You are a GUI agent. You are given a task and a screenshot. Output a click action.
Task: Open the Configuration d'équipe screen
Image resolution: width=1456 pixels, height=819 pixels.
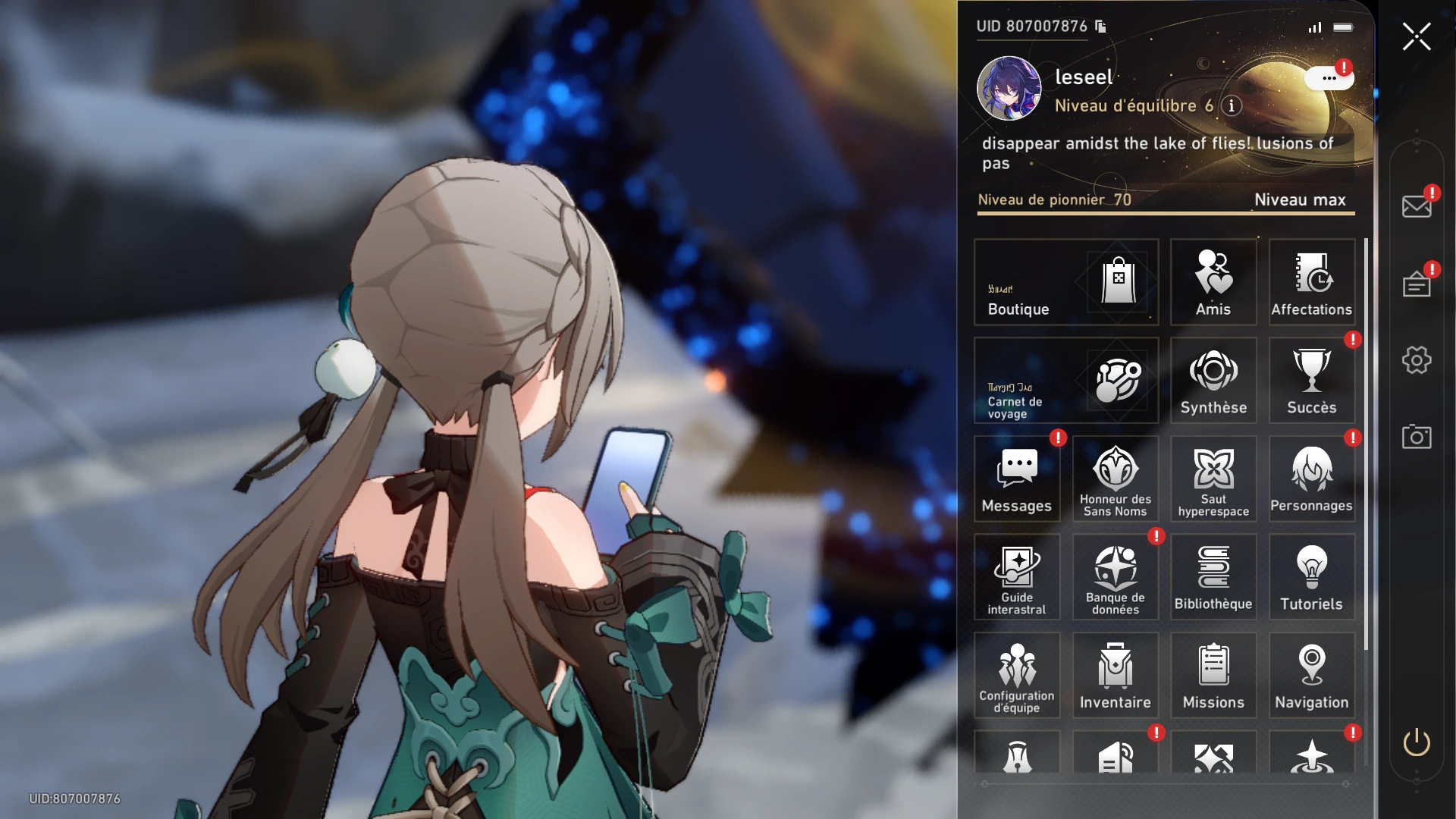[1016, 675]
